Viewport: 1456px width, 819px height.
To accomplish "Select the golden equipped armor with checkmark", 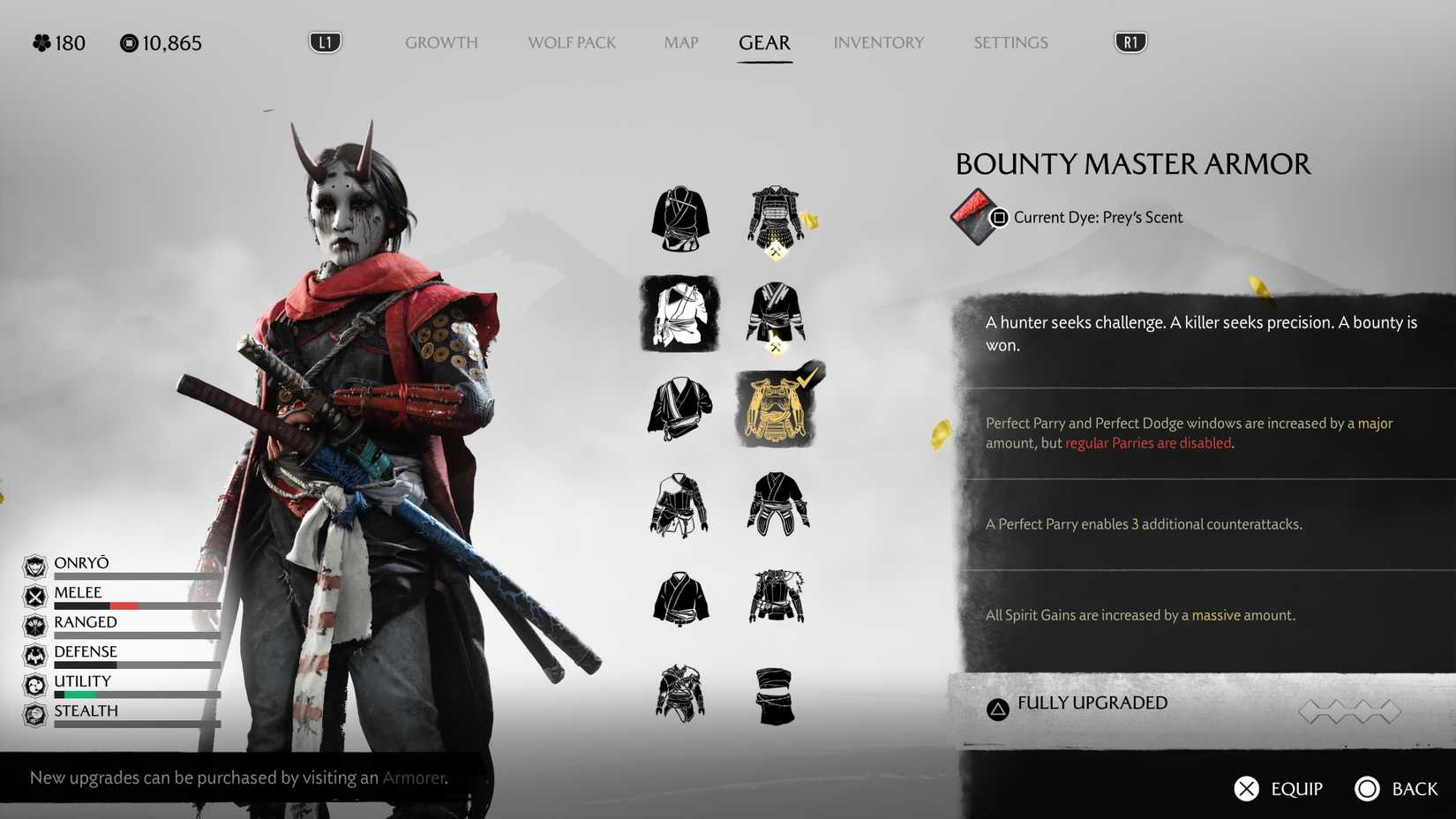I will pyautogui.click(x=777, y=408).
